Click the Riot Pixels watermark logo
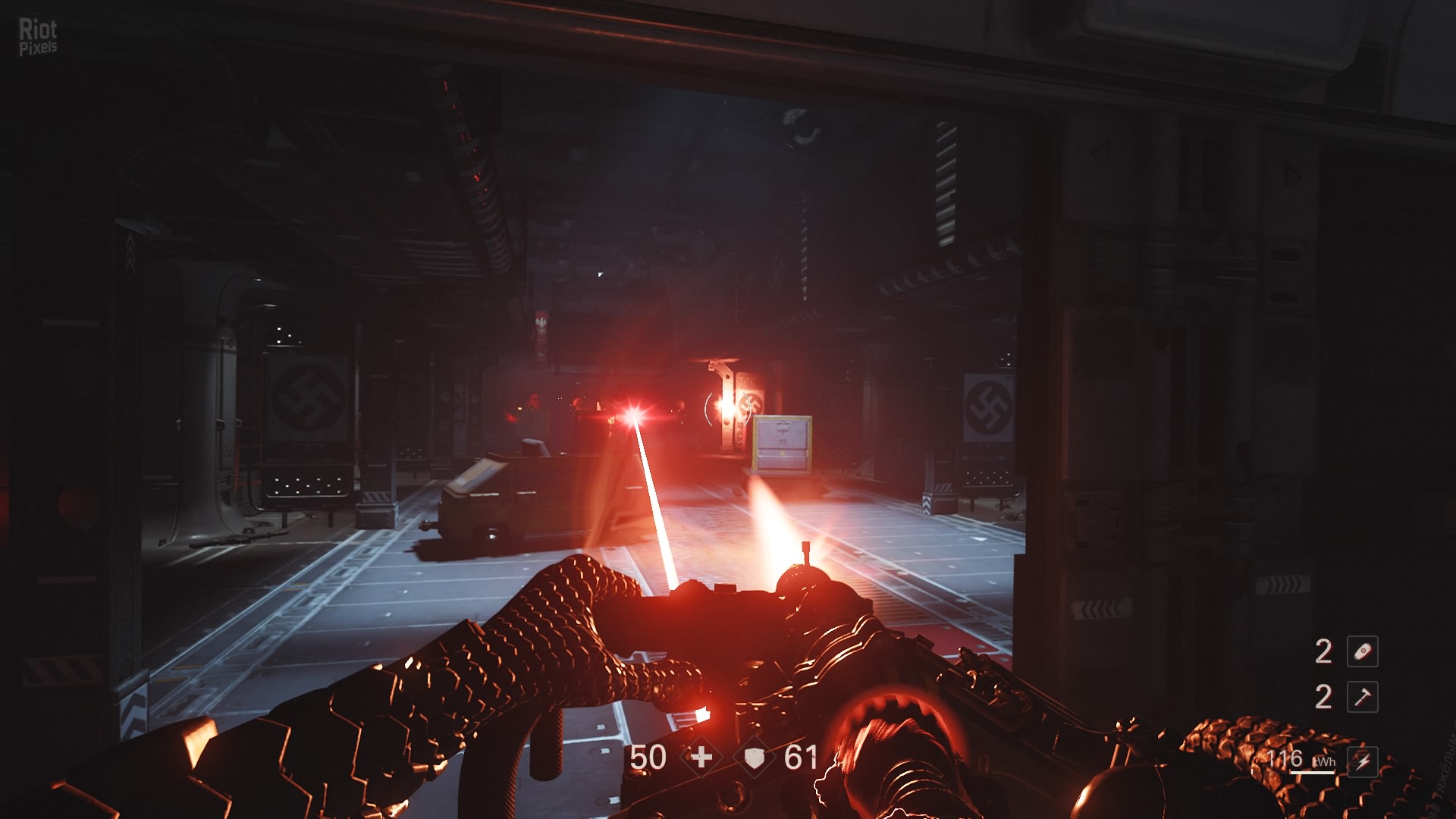This screenshot has width=1456, height=819. (38, 36)
